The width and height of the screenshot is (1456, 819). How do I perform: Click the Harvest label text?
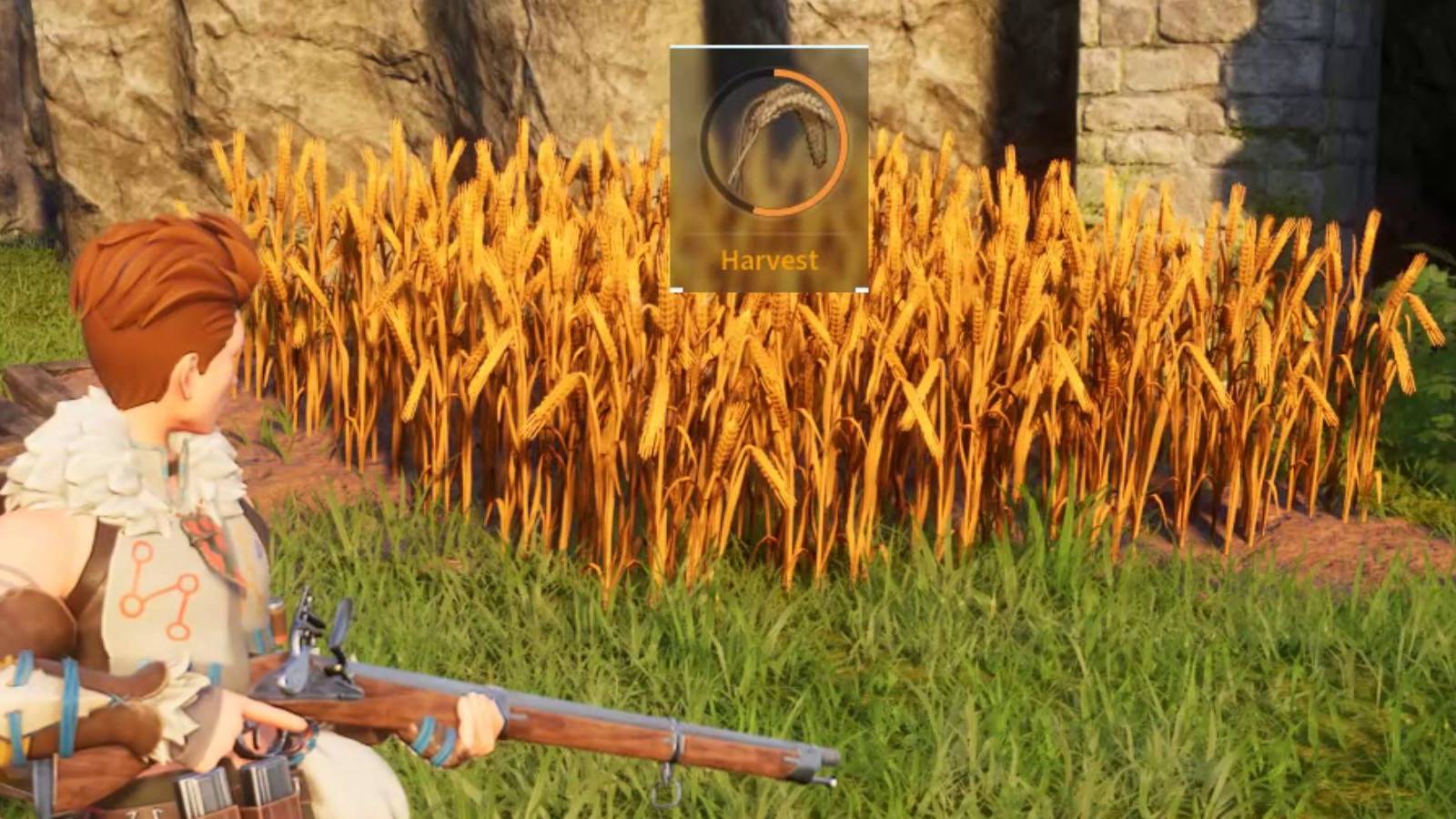[x=769, y=261]
